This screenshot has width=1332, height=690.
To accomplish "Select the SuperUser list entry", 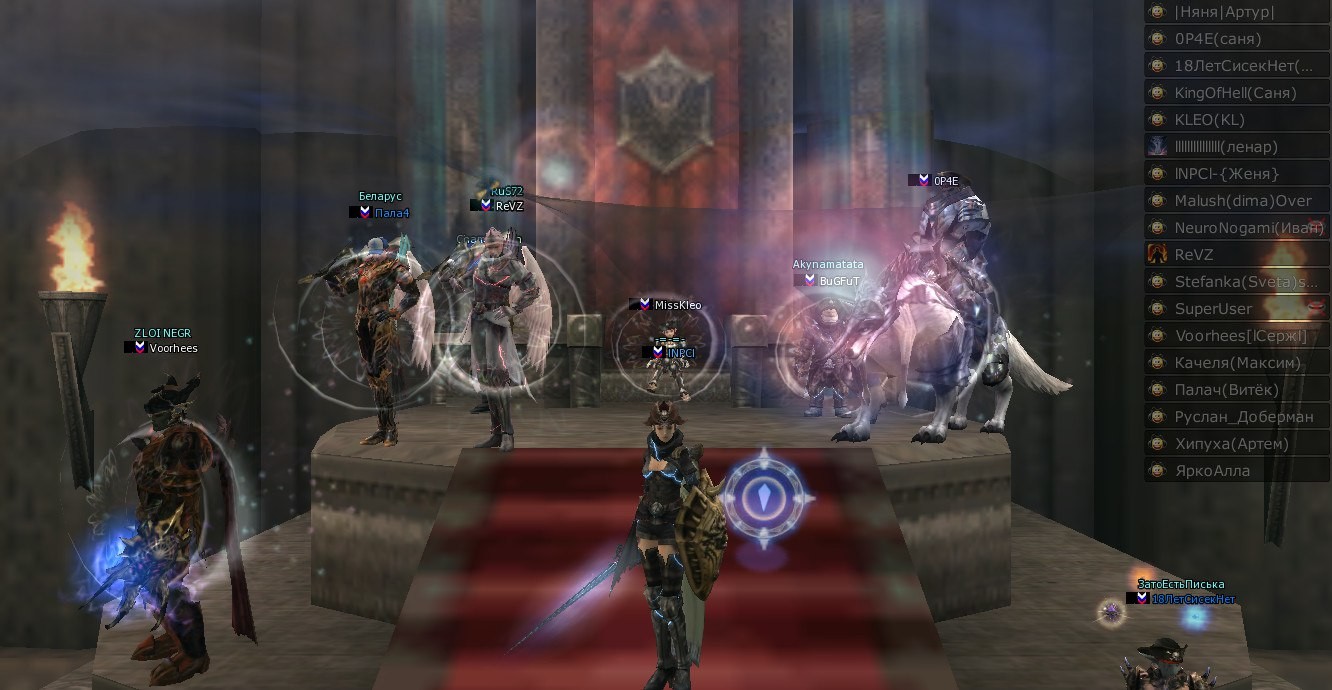I will [x=1236, y=309].
